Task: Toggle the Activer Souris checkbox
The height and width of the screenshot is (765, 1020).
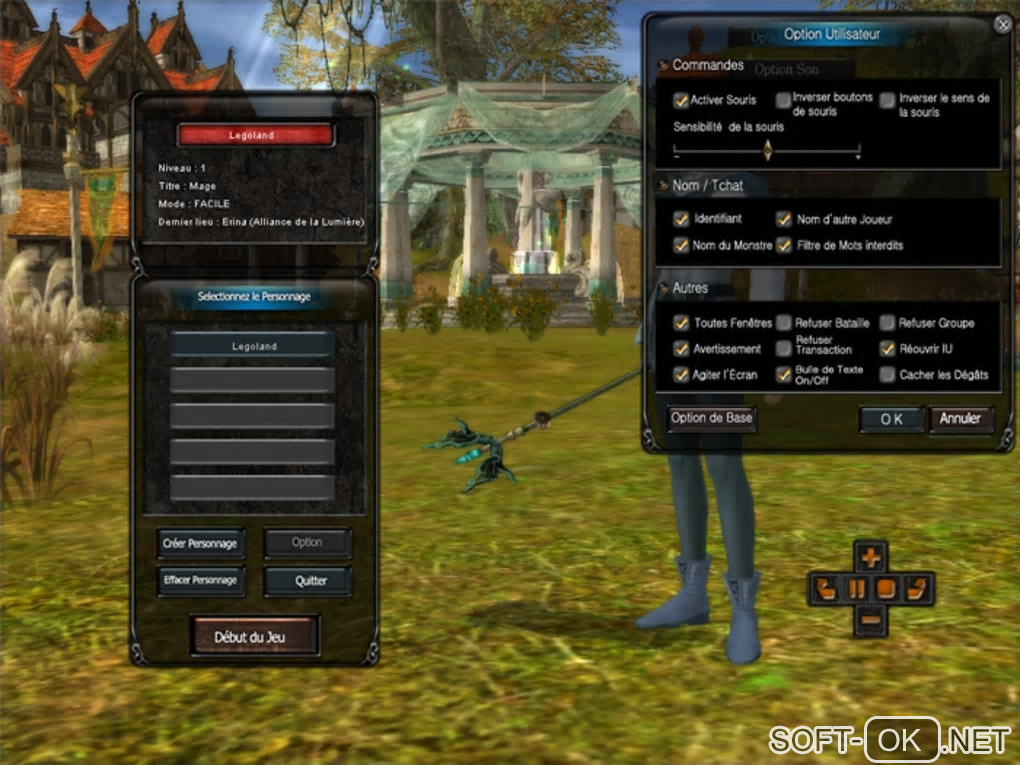Action: [x=682, y=100]
